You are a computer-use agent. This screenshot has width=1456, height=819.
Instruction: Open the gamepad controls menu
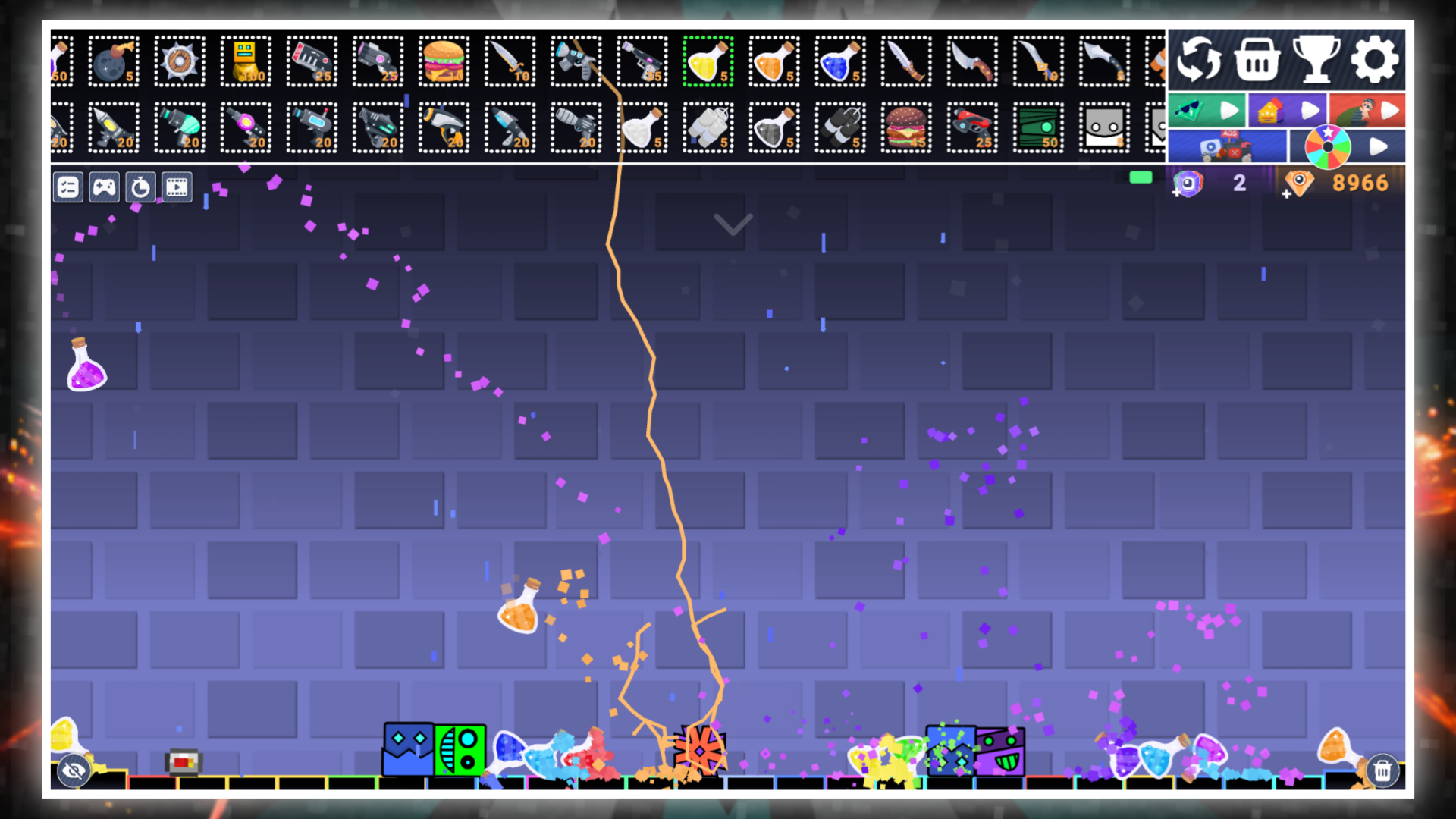104,187
